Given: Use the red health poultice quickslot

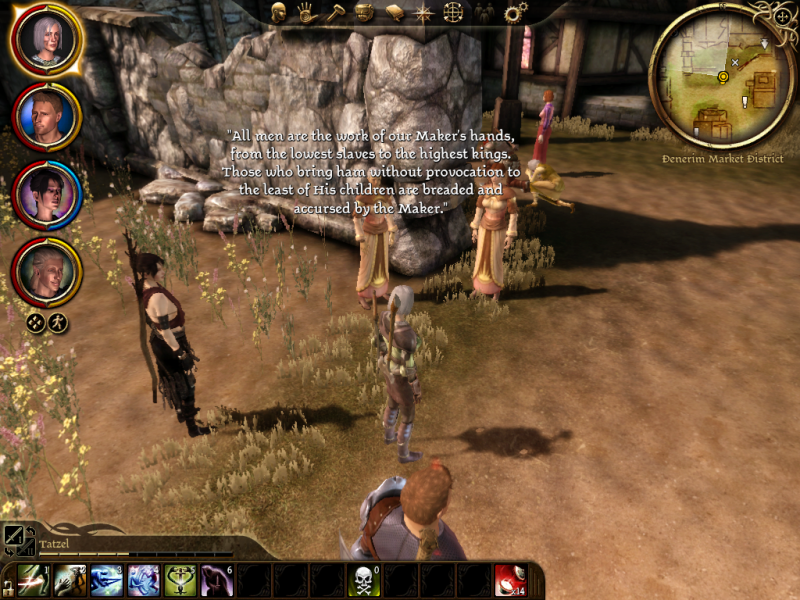Looking at the screenshot, I should [x=510, y=581].
